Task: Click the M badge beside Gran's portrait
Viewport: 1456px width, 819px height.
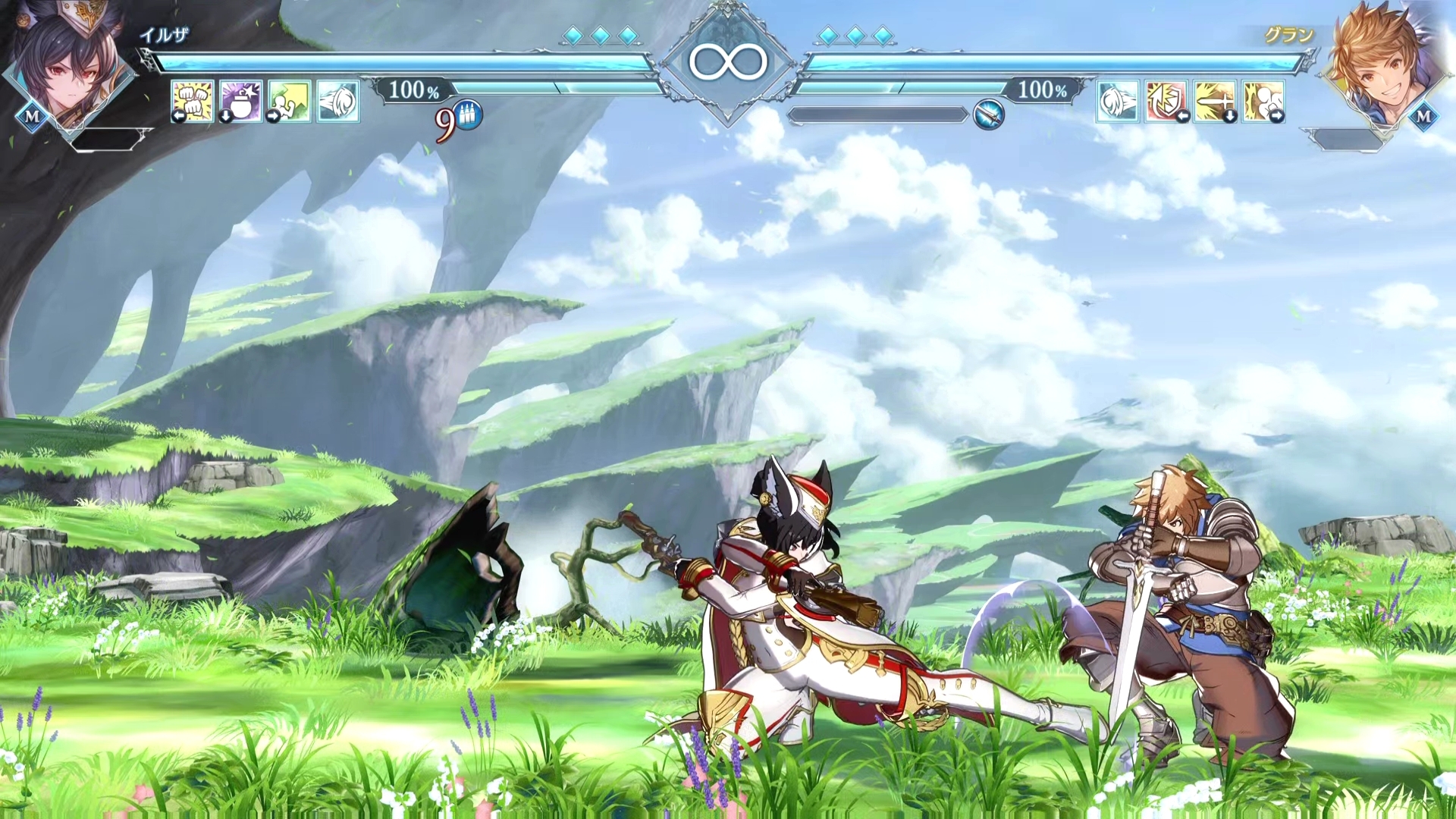Action: point(1423,116)
